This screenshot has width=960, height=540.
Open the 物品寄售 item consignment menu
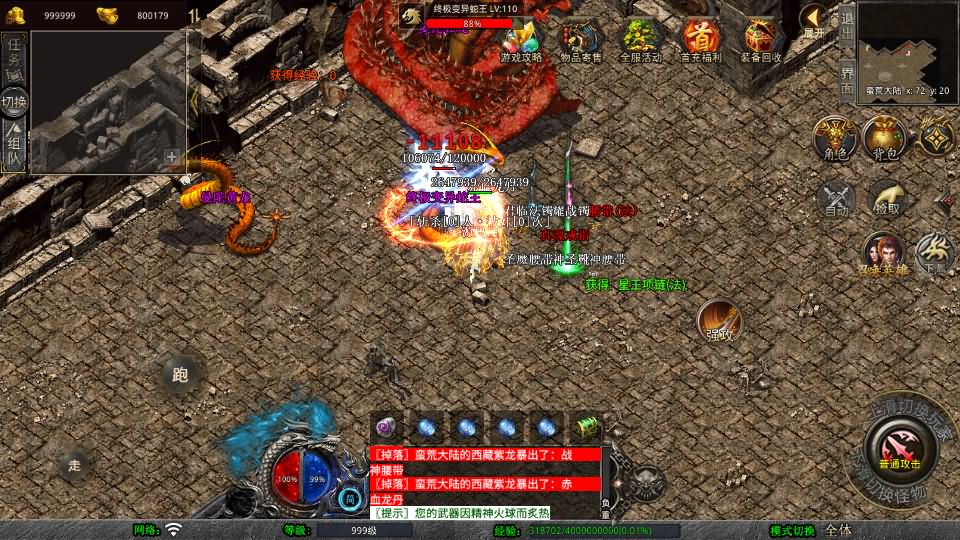tap(580, 40)
